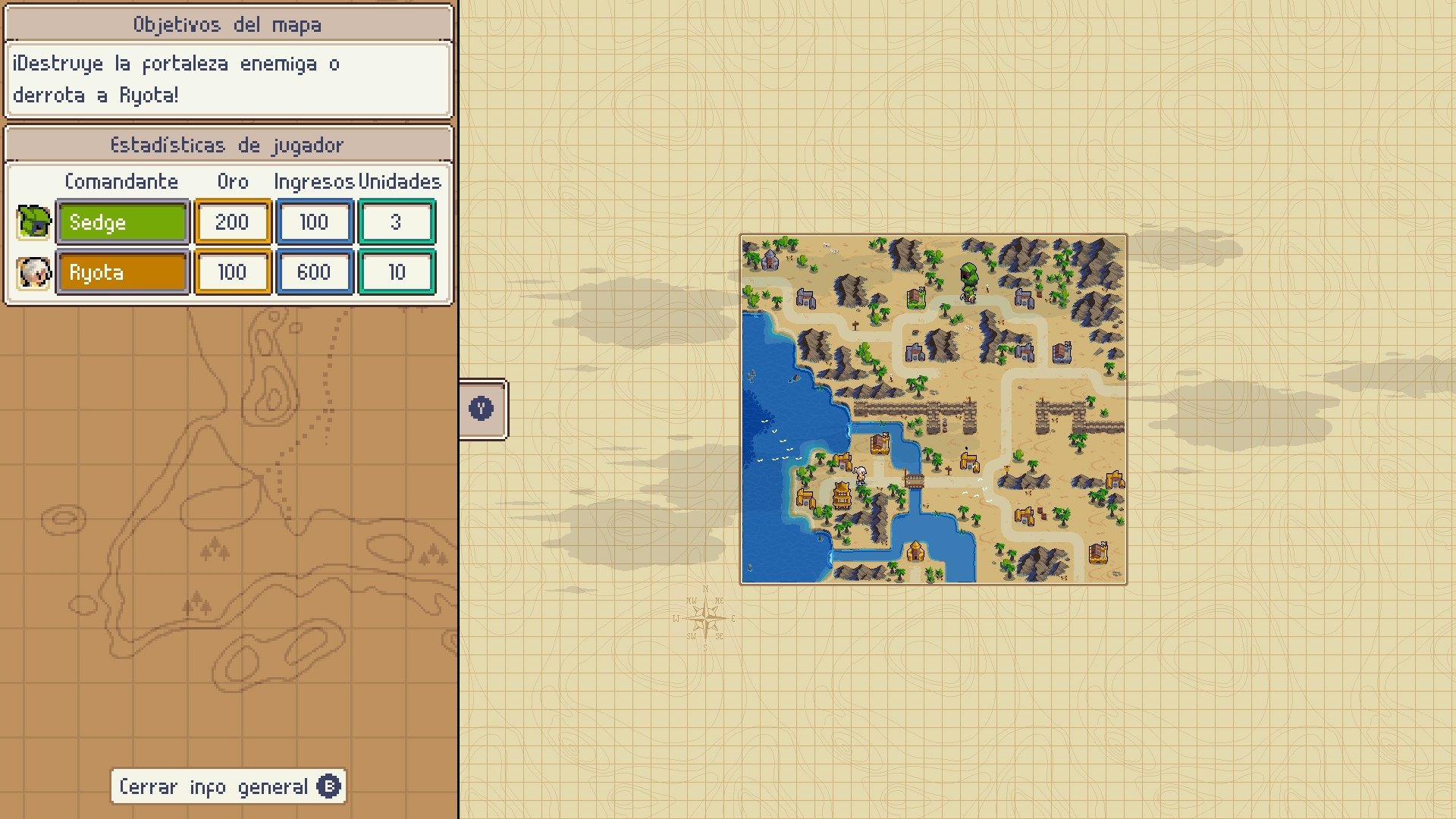The width and height of the screenshot is (1456, 819).
Task: Click Sedge's Oro value of 200
Action: 232,222
